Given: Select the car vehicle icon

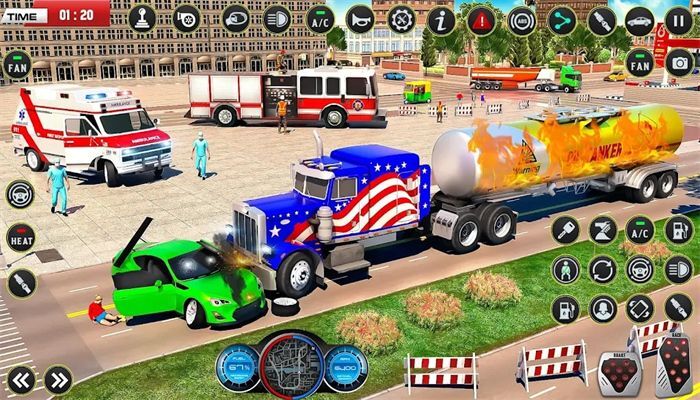Looking at the screenshot, I should [x=639, y=19].
